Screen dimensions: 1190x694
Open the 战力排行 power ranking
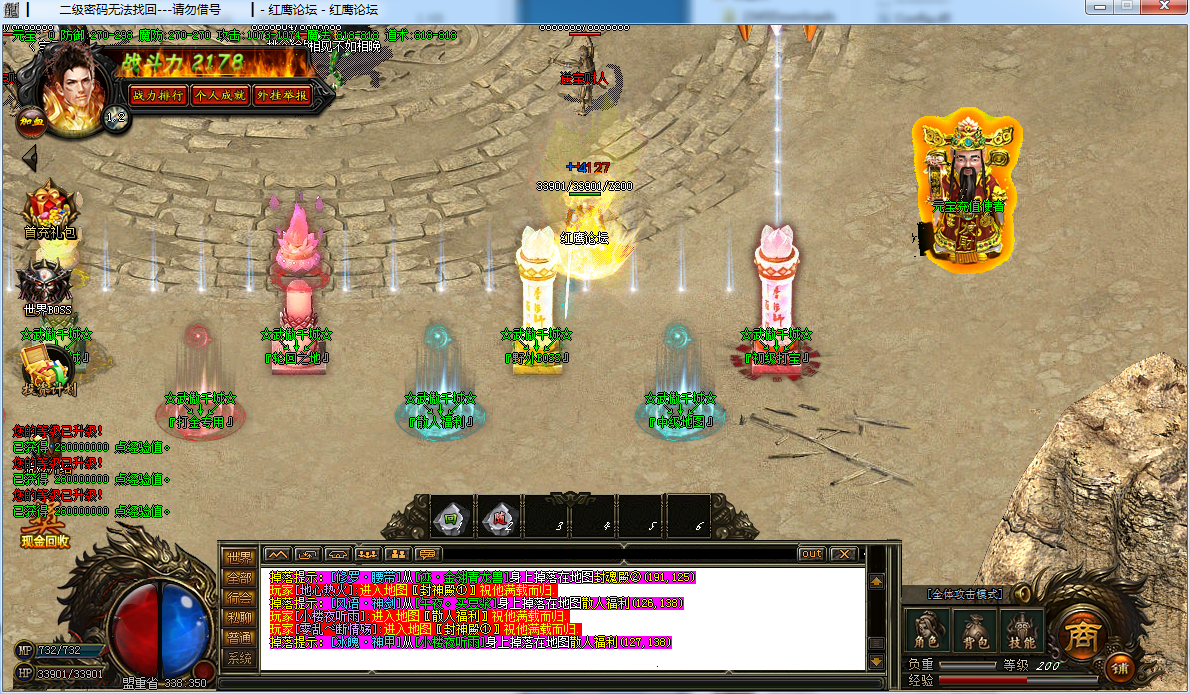click(x=158, y=96)
